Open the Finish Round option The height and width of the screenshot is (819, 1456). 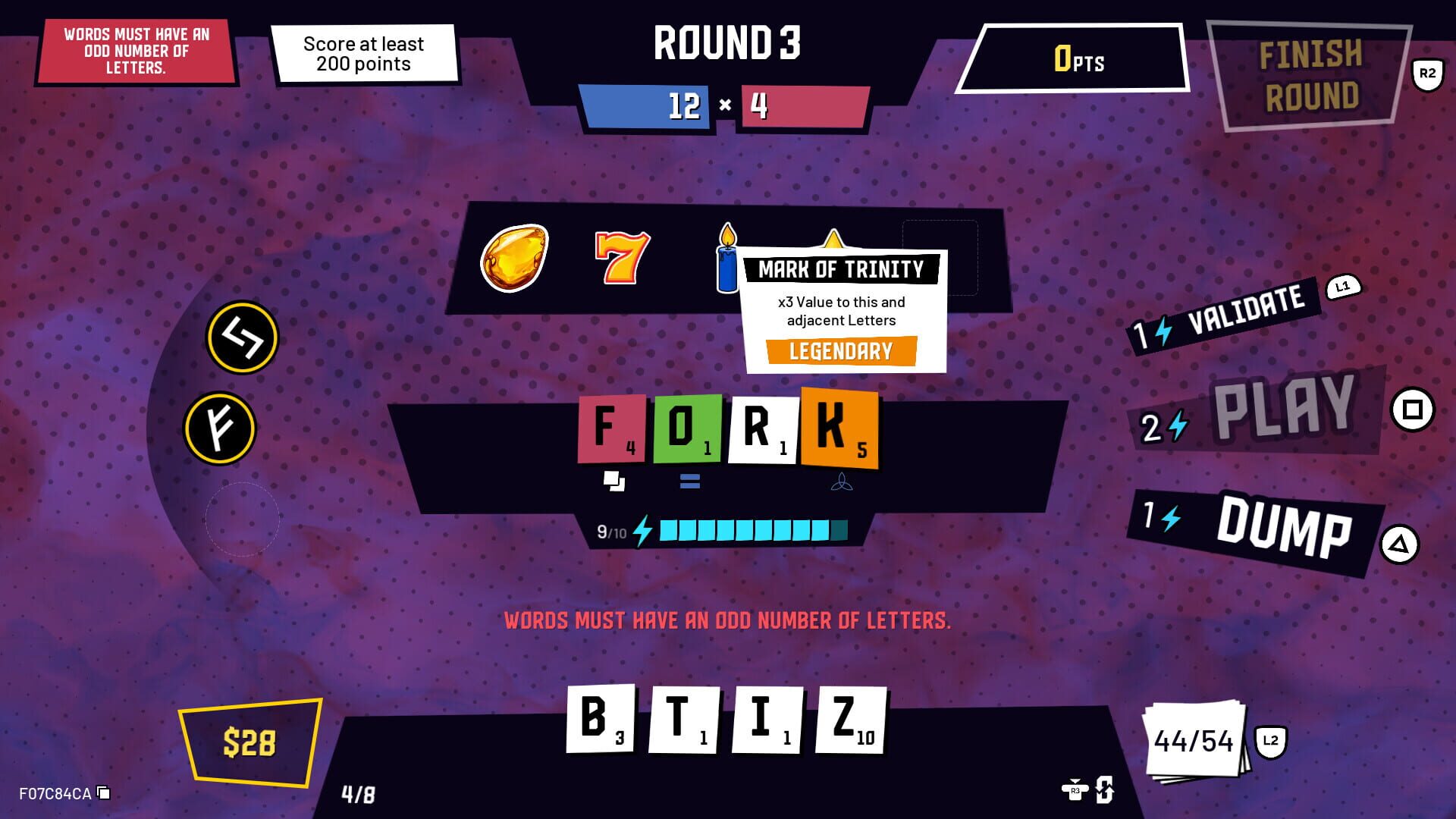click(1308, 72)
